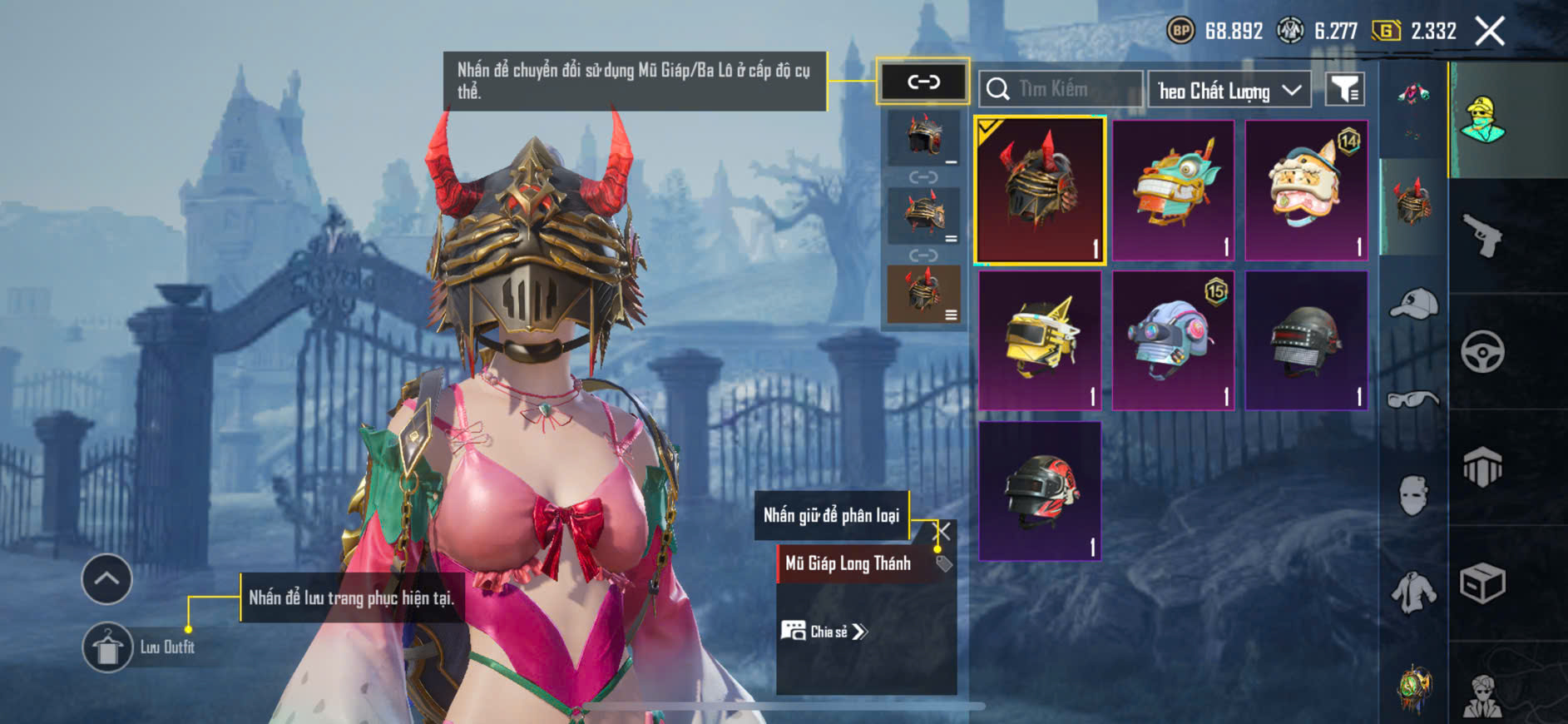
Task: Open the sunglasses eyewear subcategory
Action: coord(1413,400)
